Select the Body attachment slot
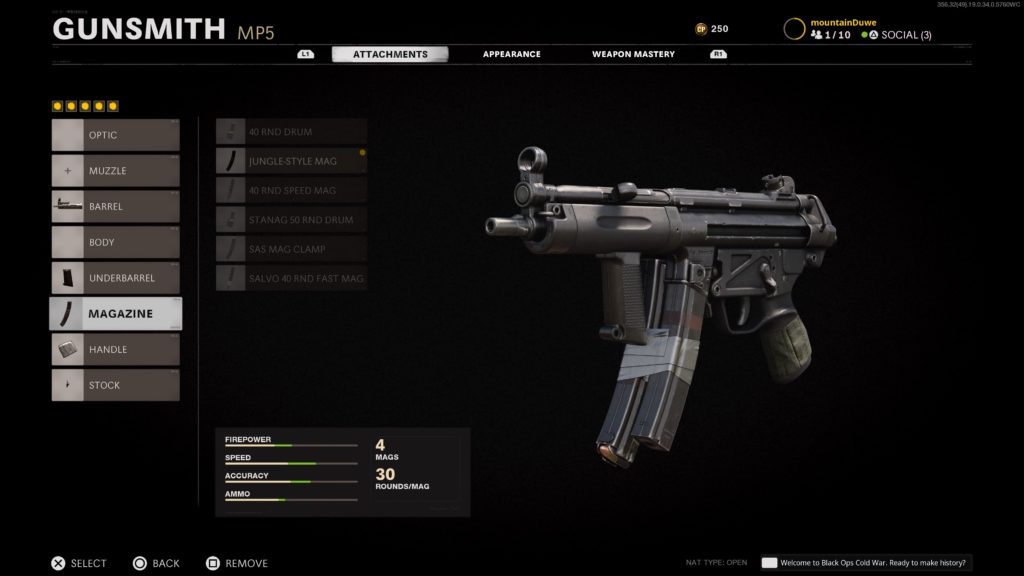This screenshot has width=1024, height=576. tap(116, 242)
